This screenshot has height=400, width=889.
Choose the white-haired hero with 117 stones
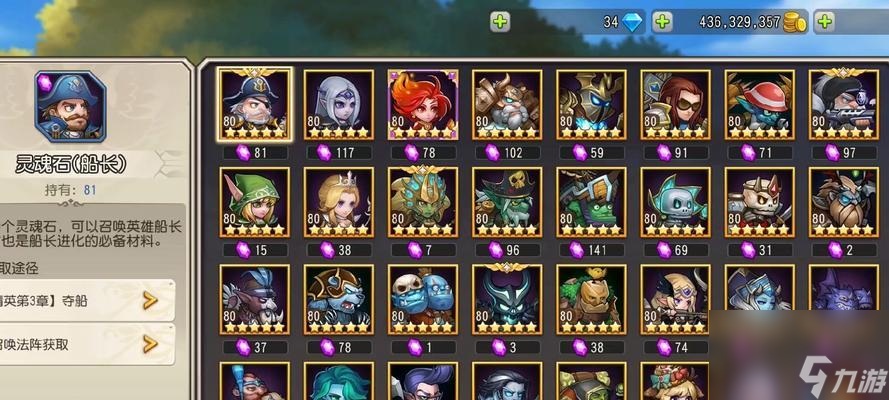point(339,105)
